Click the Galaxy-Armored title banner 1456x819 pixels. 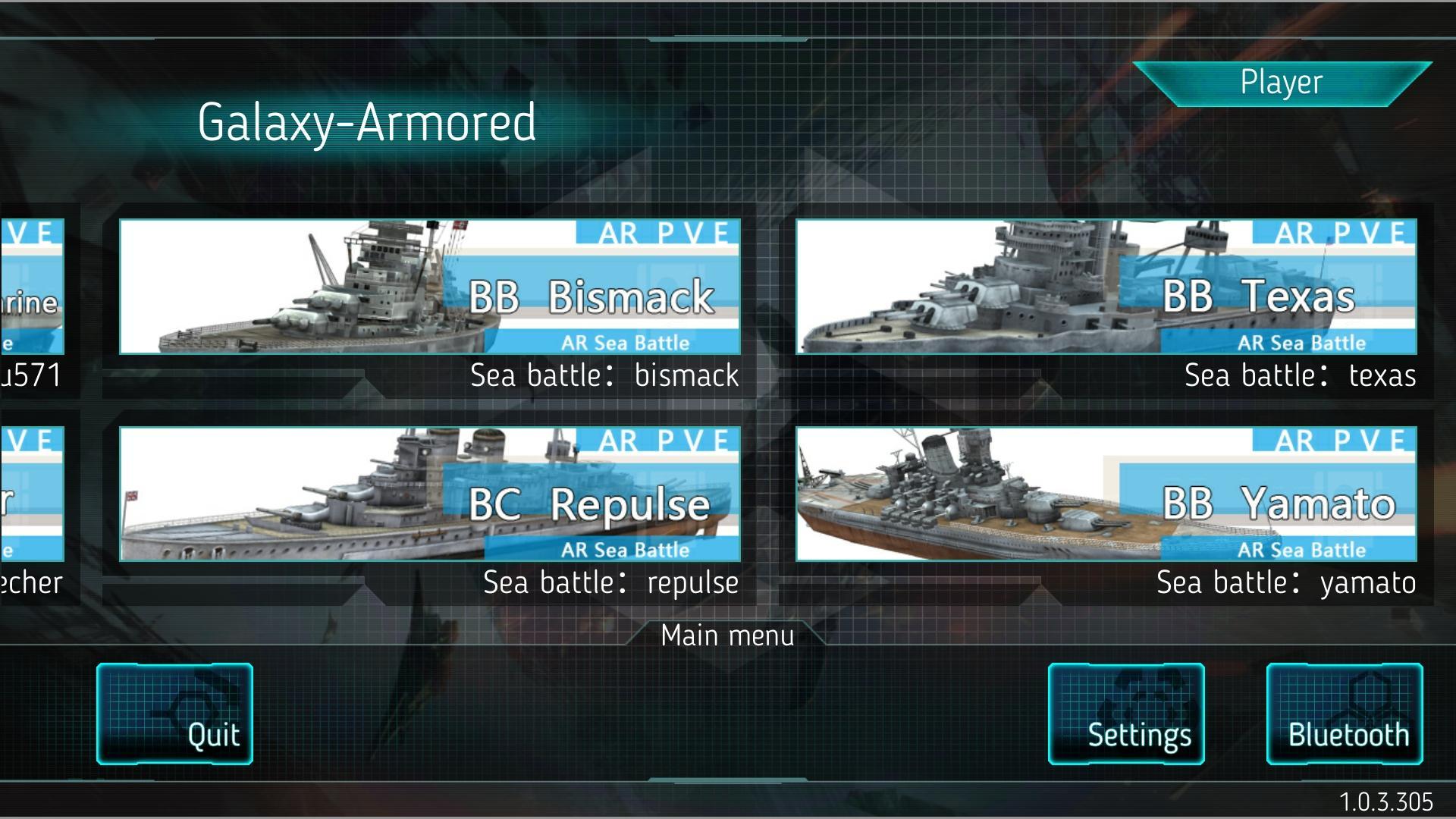tap(366, 124)
